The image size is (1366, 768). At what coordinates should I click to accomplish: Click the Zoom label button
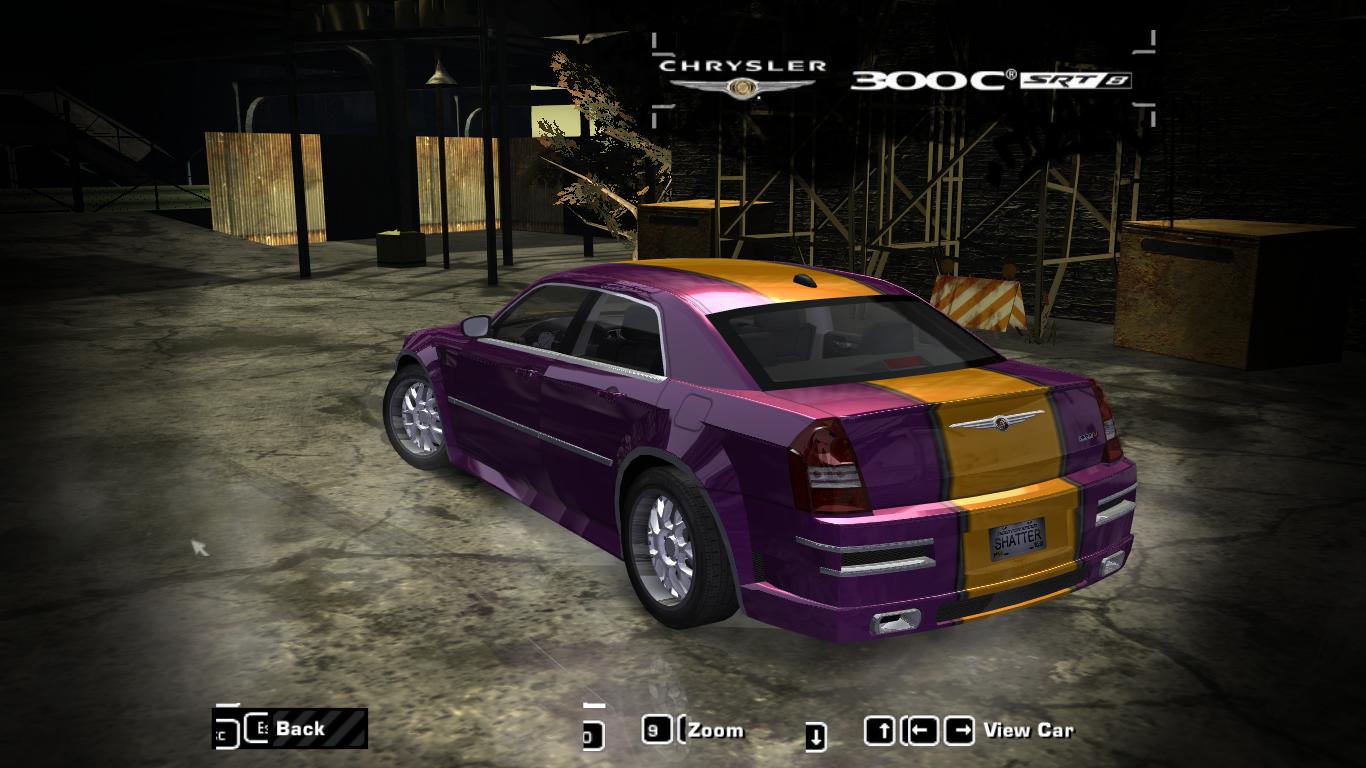[717, 731]
